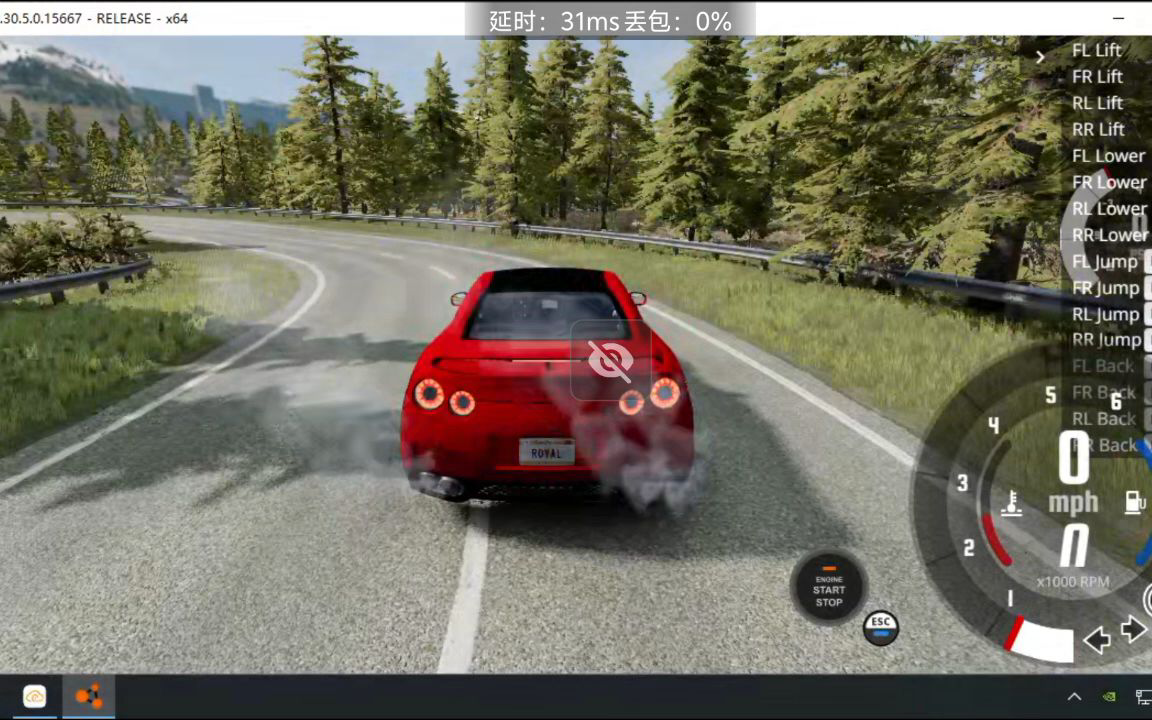
Task: Select the RR Lift entry
Action: 1098,129
